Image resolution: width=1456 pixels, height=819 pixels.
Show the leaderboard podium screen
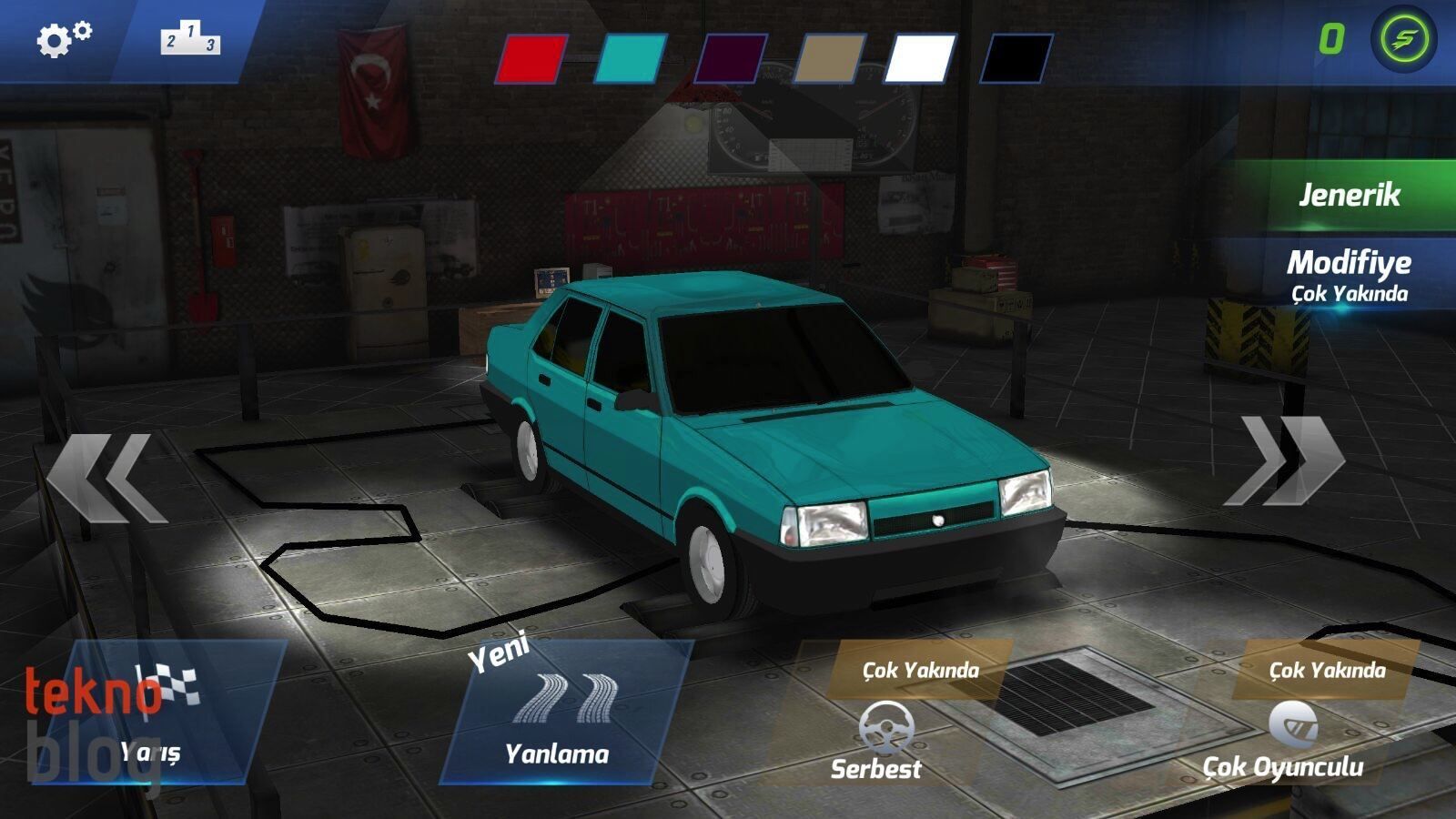(x=190, y=39)
